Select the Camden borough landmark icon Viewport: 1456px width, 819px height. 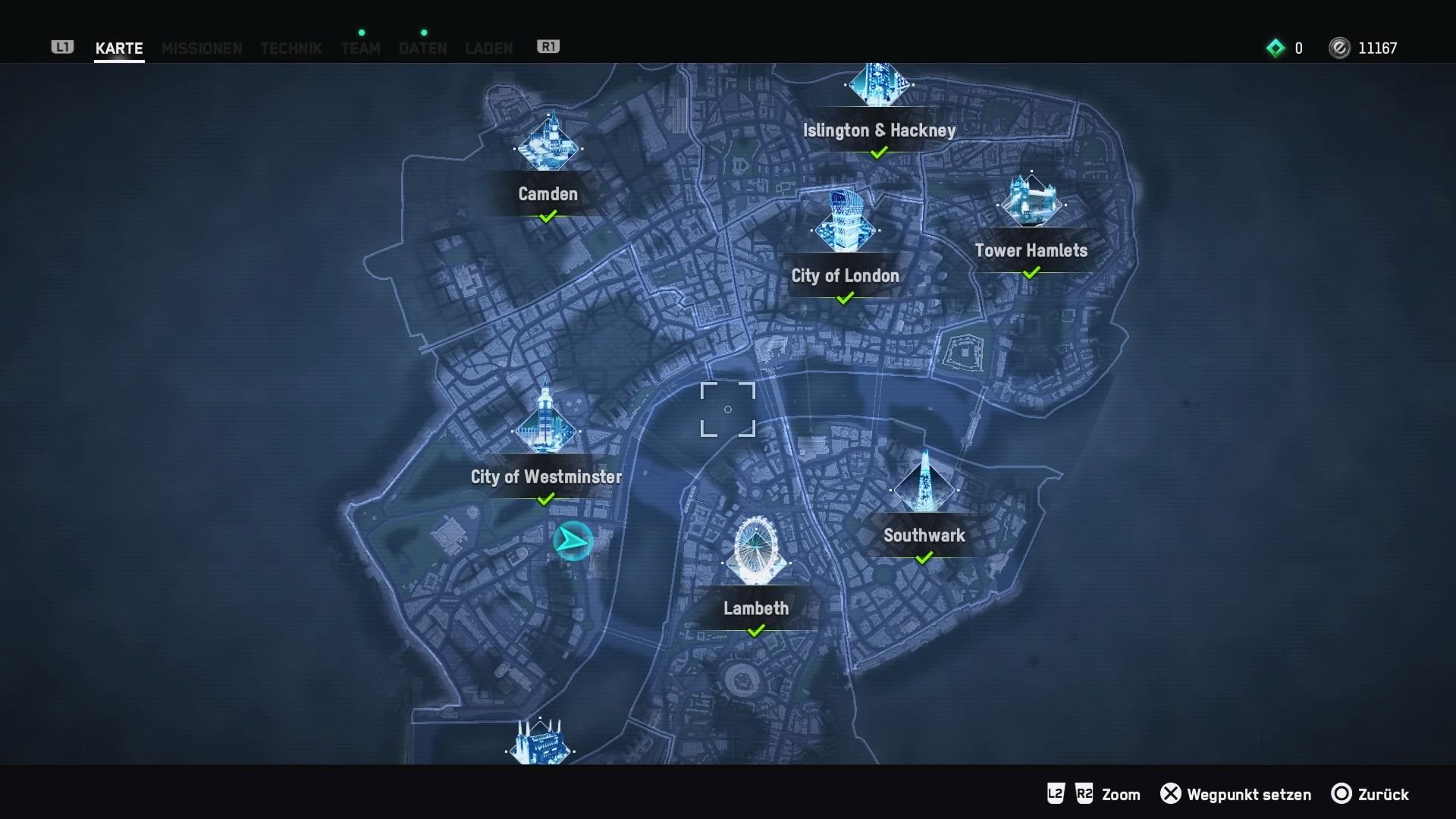tap(548, 146)
